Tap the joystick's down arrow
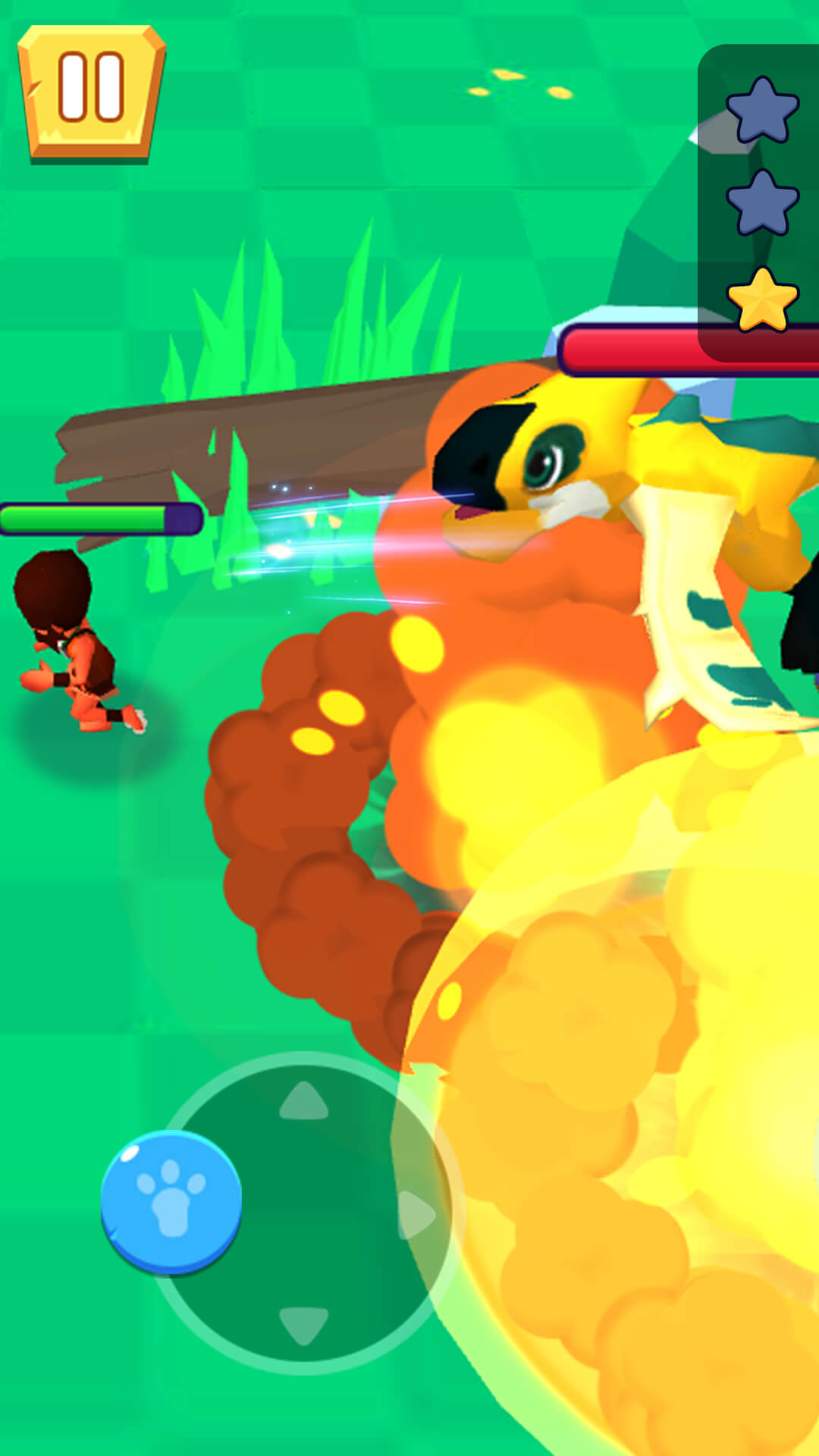The width and height of the screenshot is (819, 1456). pyautogui.click(x=304, y=1324)
